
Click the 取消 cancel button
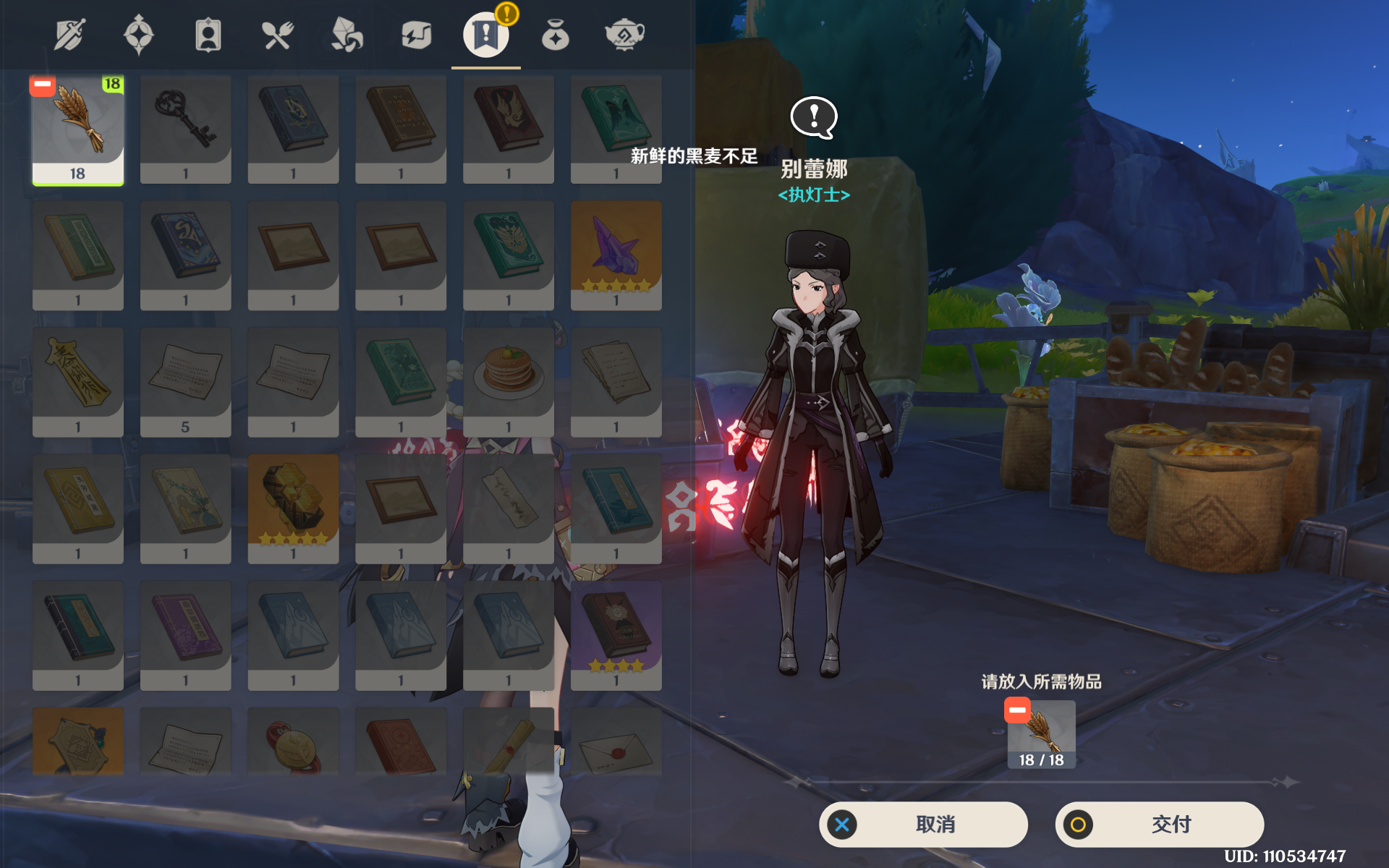point(923,824)
